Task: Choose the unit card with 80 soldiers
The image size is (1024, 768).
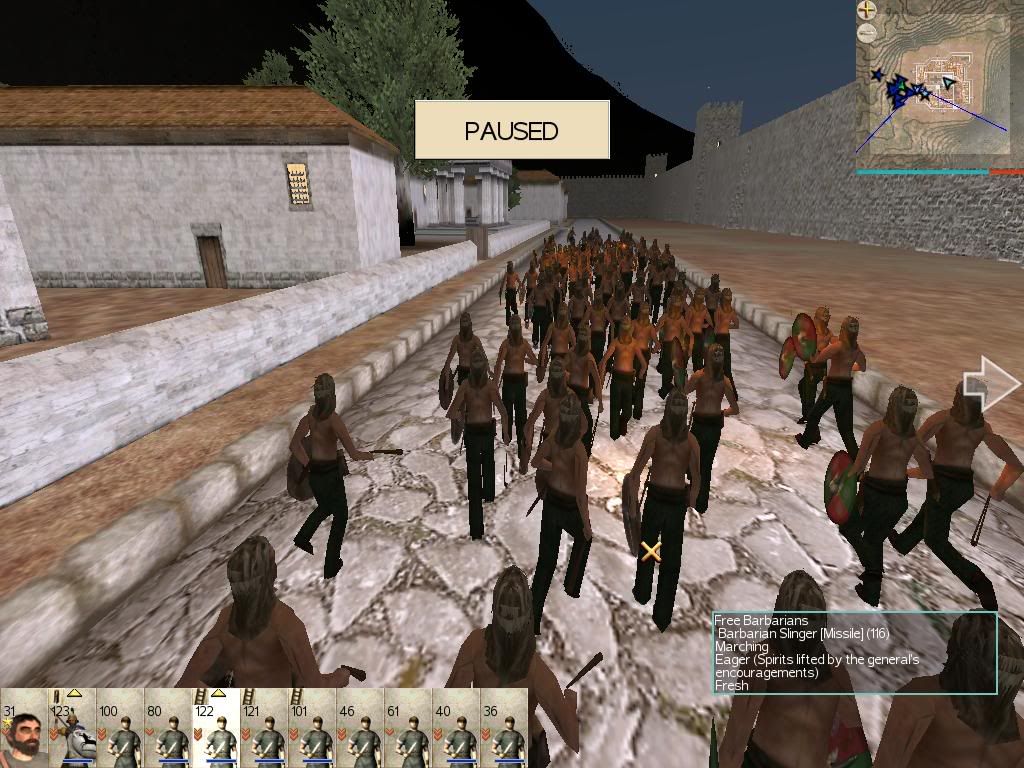Action: click(x=168, y=728)
